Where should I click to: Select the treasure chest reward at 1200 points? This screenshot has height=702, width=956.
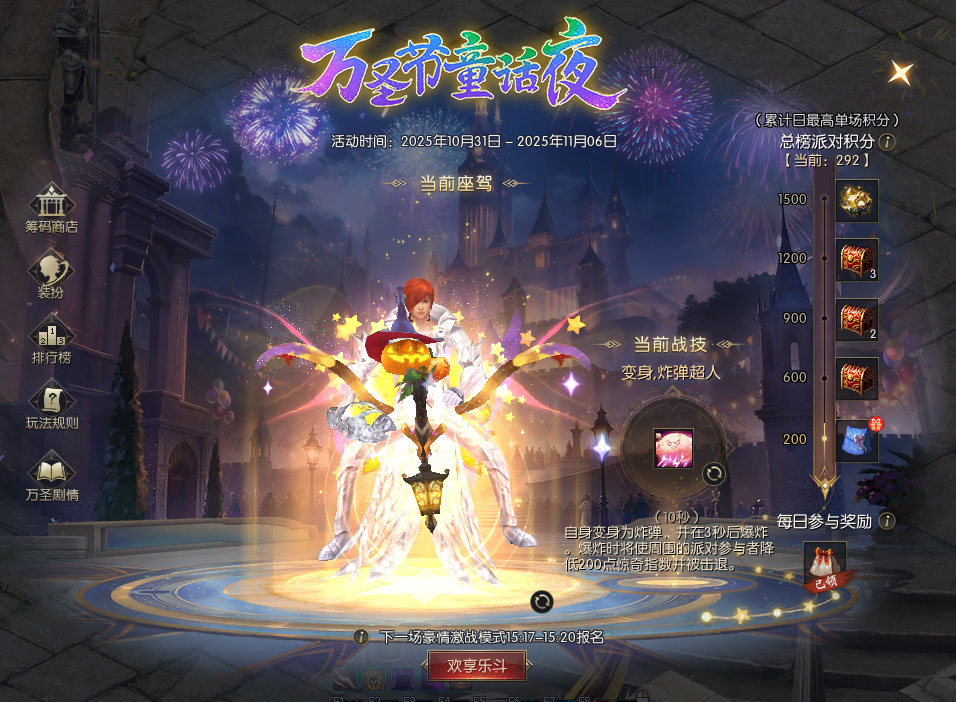[857, 259]
